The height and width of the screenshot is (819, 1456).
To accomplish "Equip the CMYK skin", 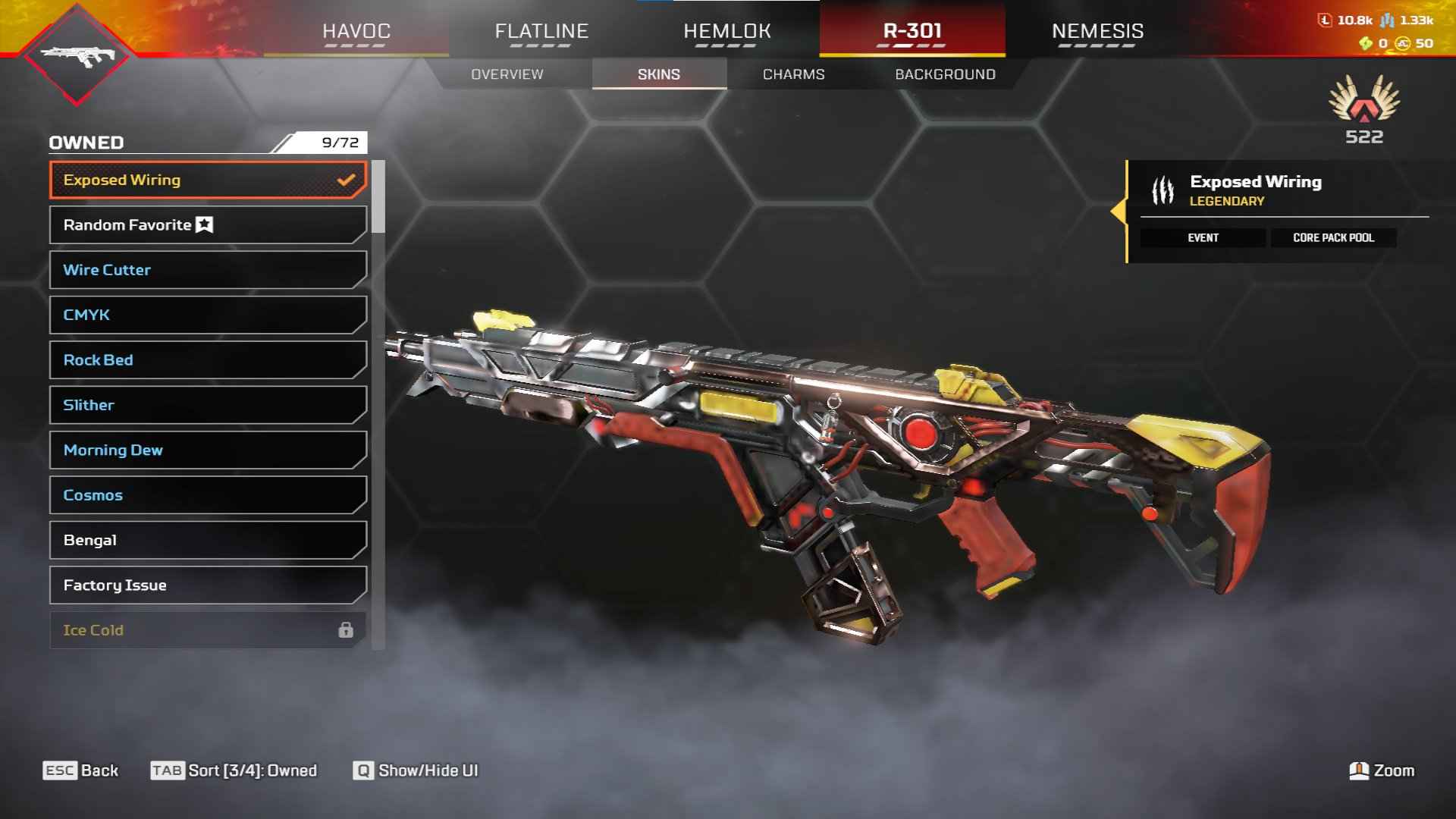I will [208, 315].
